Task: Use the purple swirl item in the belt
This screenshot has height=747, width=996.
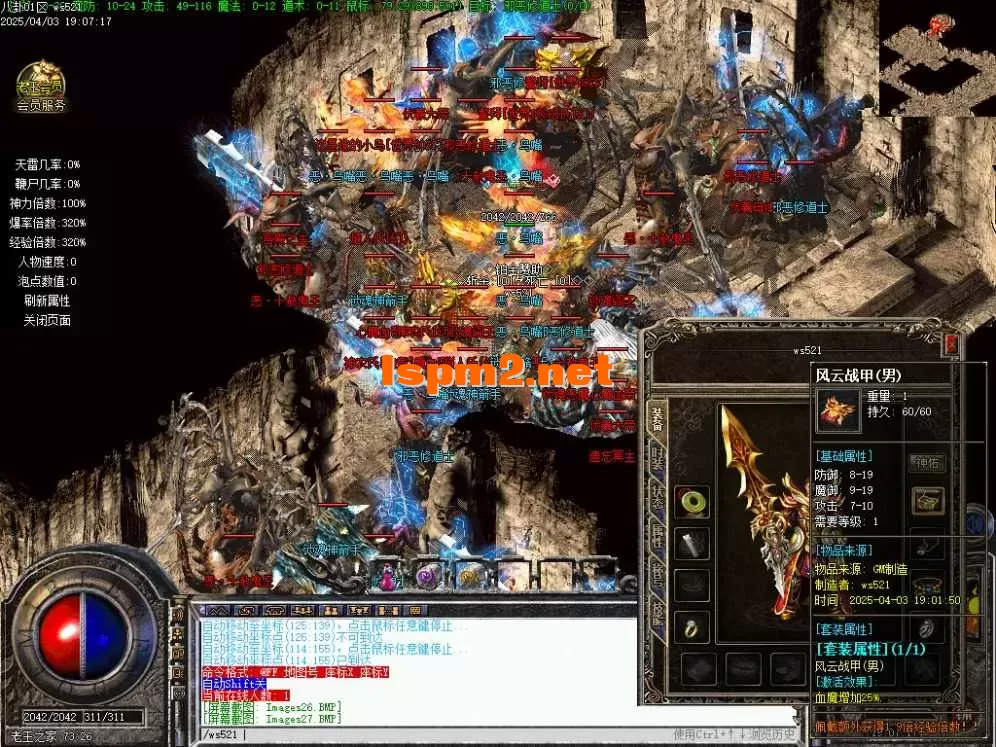Action: [x=427, y=576]
